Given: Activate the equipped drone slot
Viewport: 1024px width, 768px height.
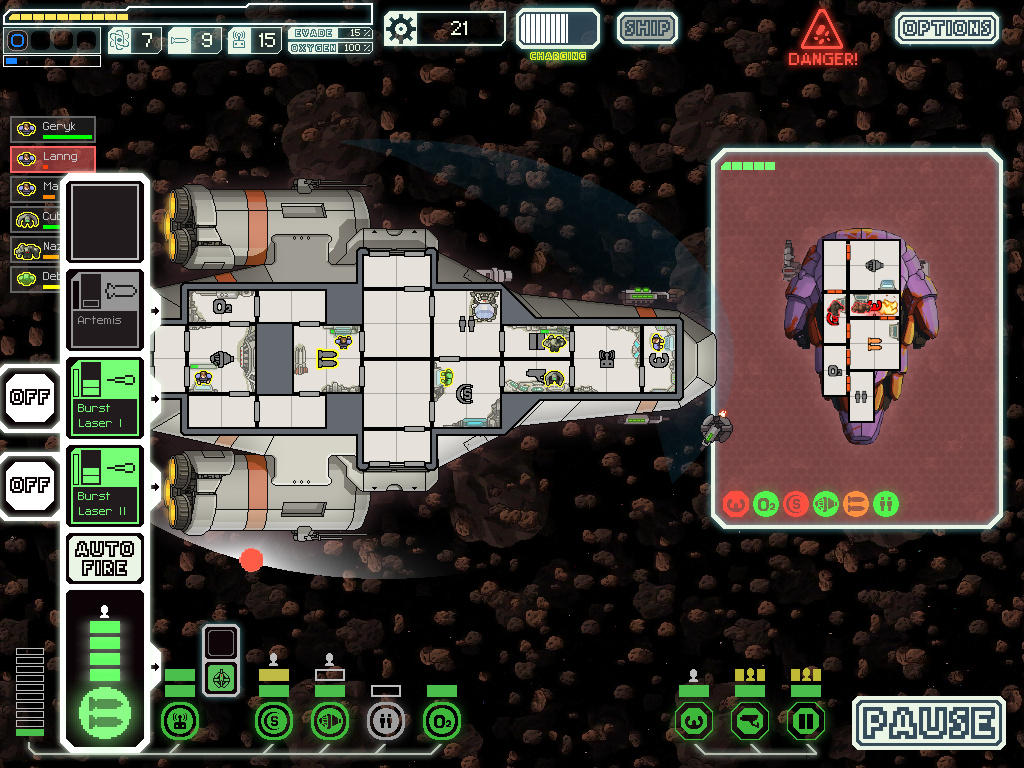Looking at the screenshot, I should (x=221, y=677).
